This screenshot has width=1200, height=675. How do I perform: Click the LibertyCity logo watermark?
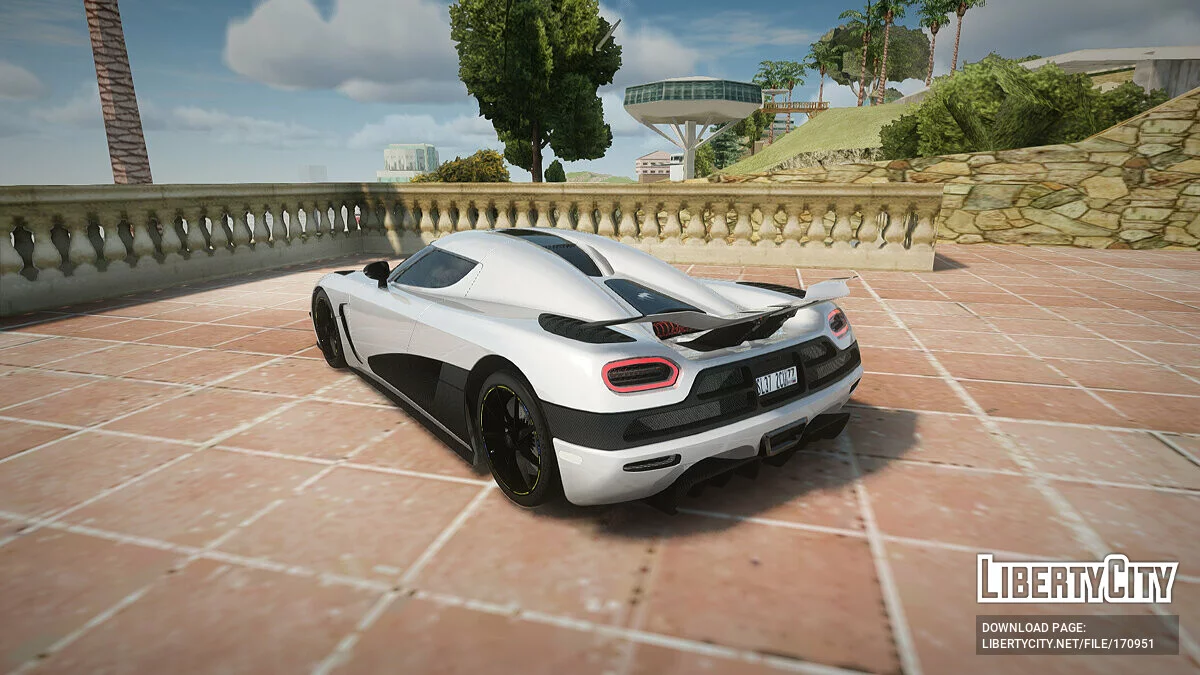[1077, 579]
